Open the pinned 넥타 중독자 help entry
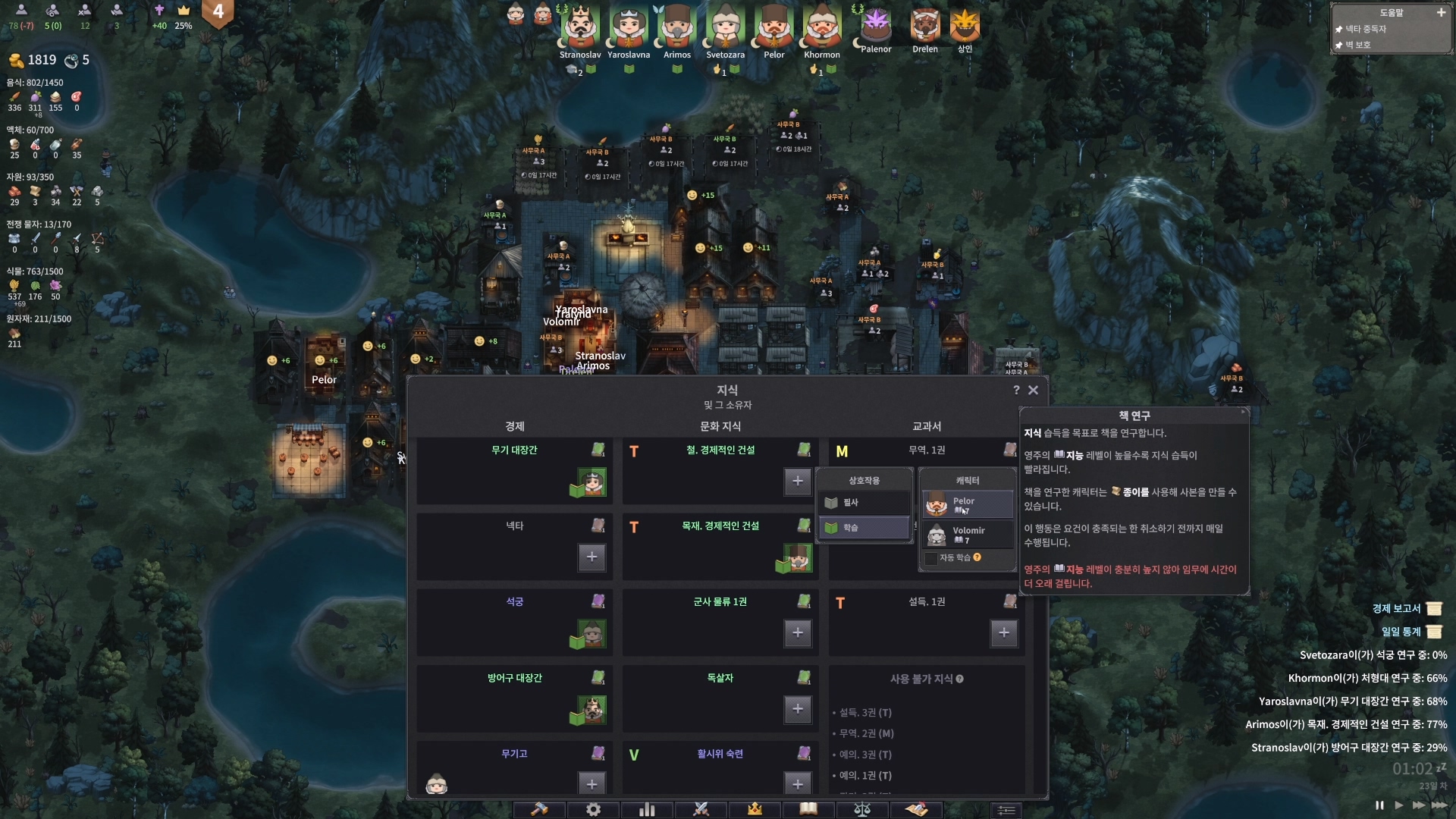 pos(1366,29)
